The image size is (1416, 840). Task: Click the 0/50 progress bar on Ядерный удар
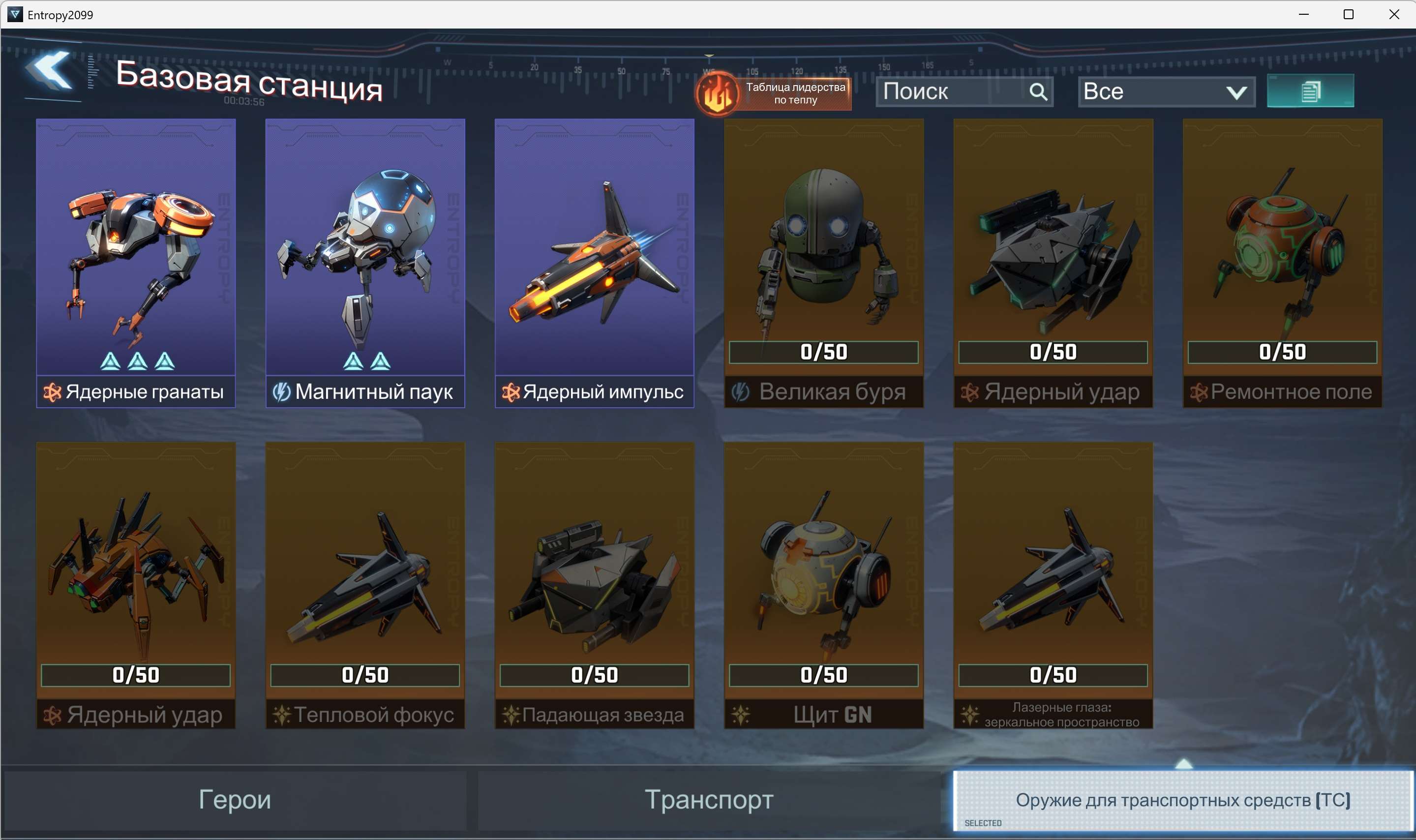(x=1053, y=352)
